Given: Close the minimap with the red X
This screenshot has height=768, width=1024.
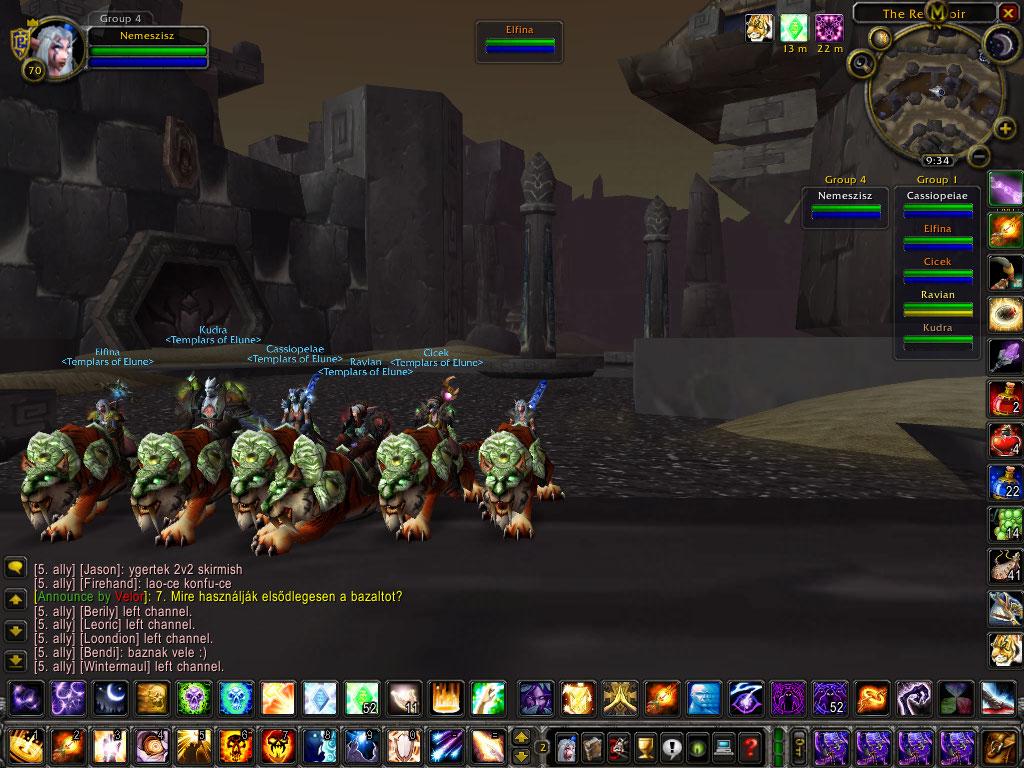Looking at the screenshot, I should 1010,13.
